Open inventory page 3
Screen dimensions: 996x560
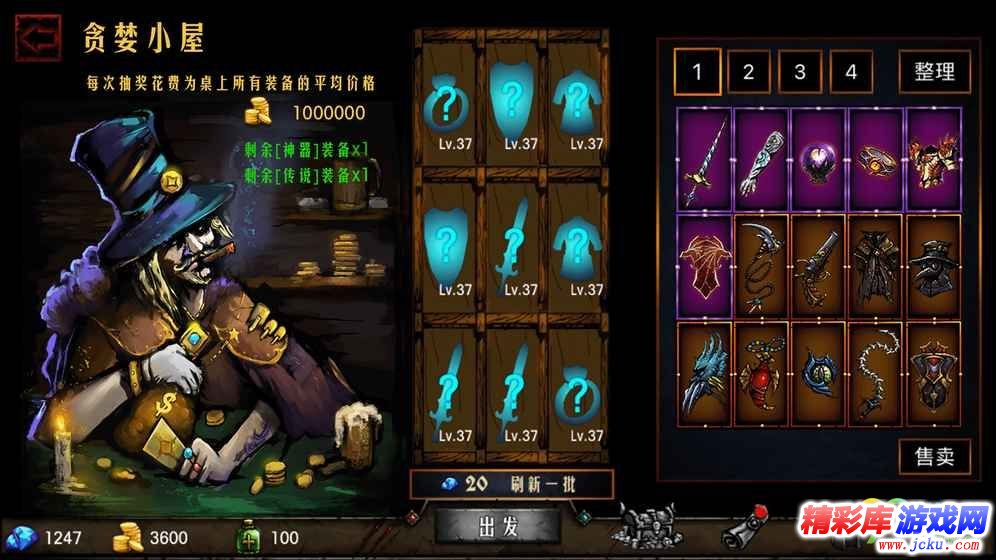coord(800,72)
